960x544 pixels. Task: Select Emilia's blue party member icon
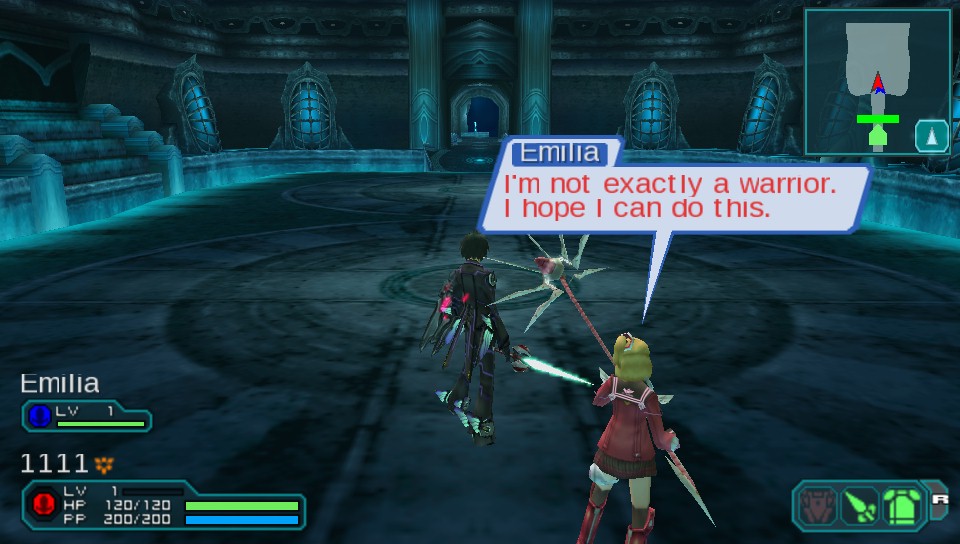pos(42,415)
